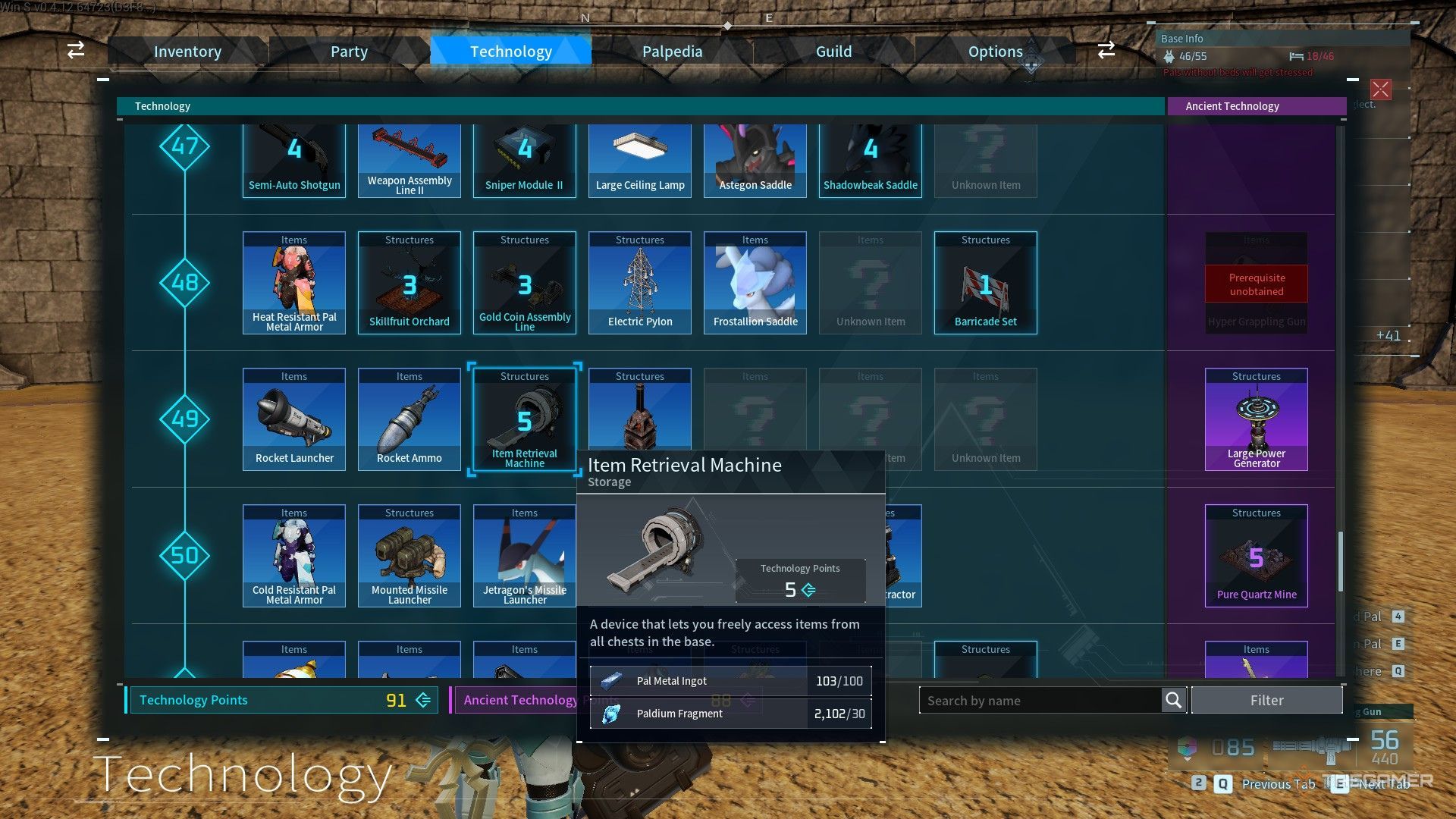Select the Pure Quartz Mine technology

[1256, 555]
